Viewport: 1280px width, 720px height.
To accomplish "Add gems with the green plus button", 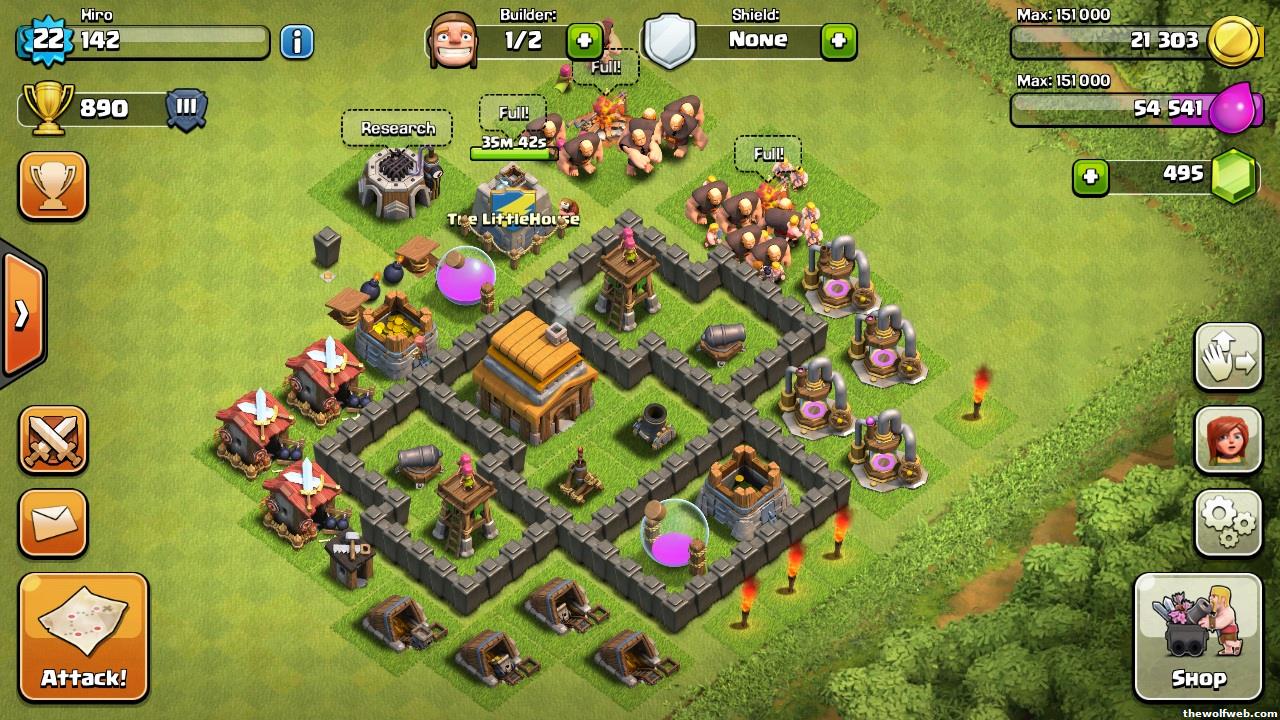I will pyautogui.click(x=1090, y=177).
